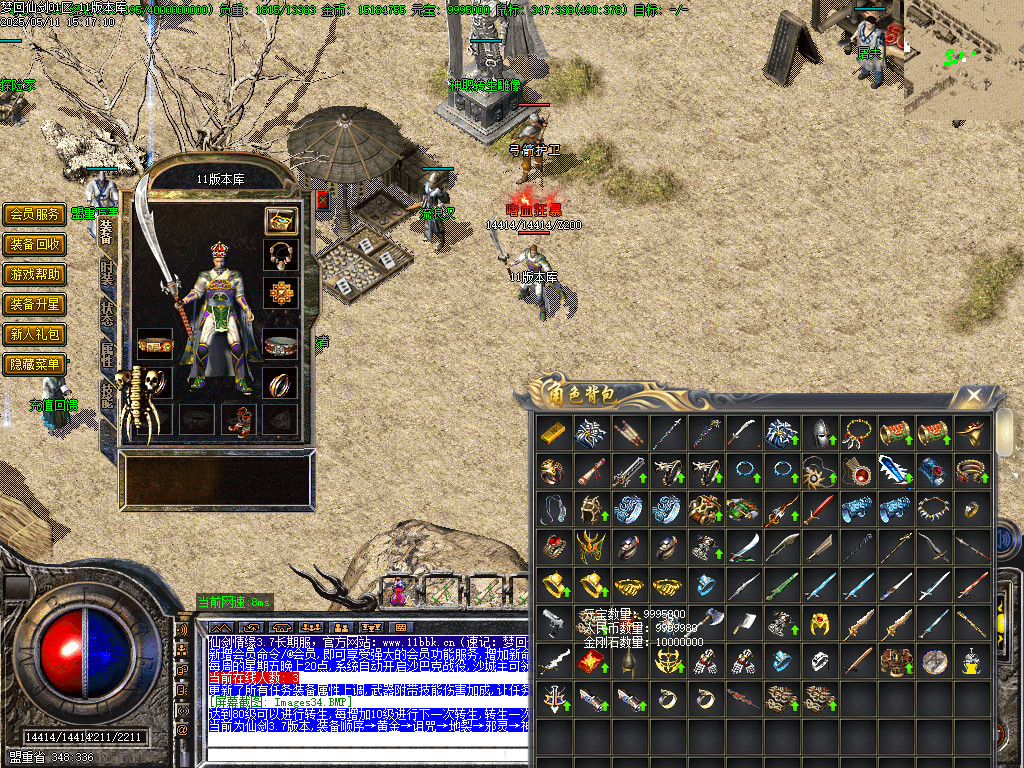Open the 属性 attributes tab
Viewport: 1024px width, 768px height.
[x=107, y=353]
